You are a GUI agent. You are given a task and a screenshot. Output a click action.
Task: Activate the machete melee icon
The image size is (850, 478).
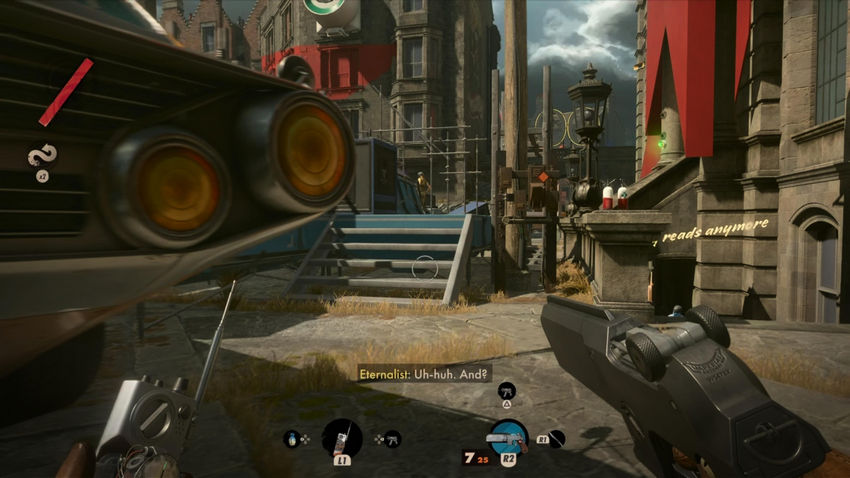pyautogui.click(x=556, y=438)
